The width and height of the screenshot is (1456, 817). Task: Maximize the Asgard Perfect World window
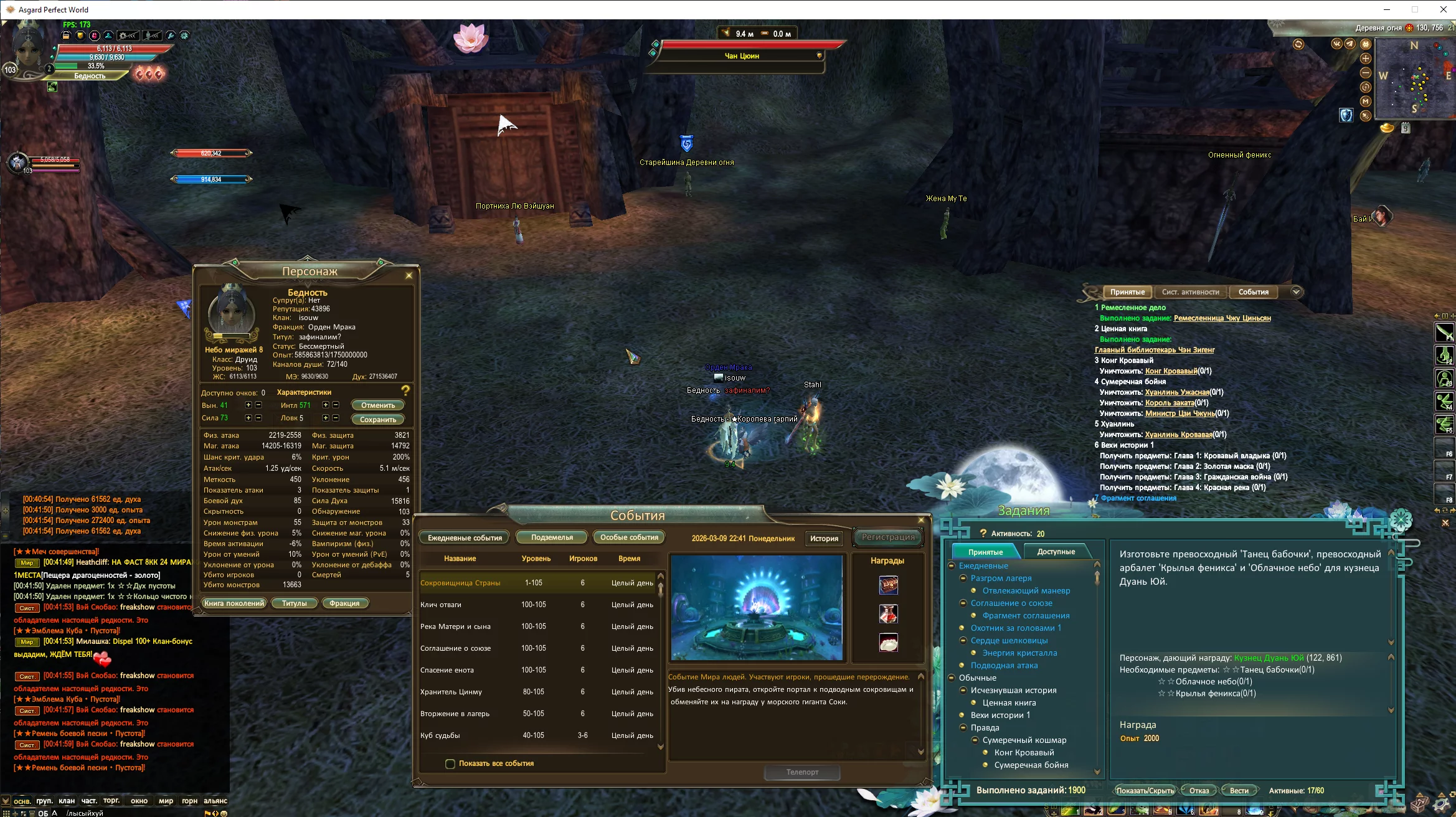pos(1415,9)
